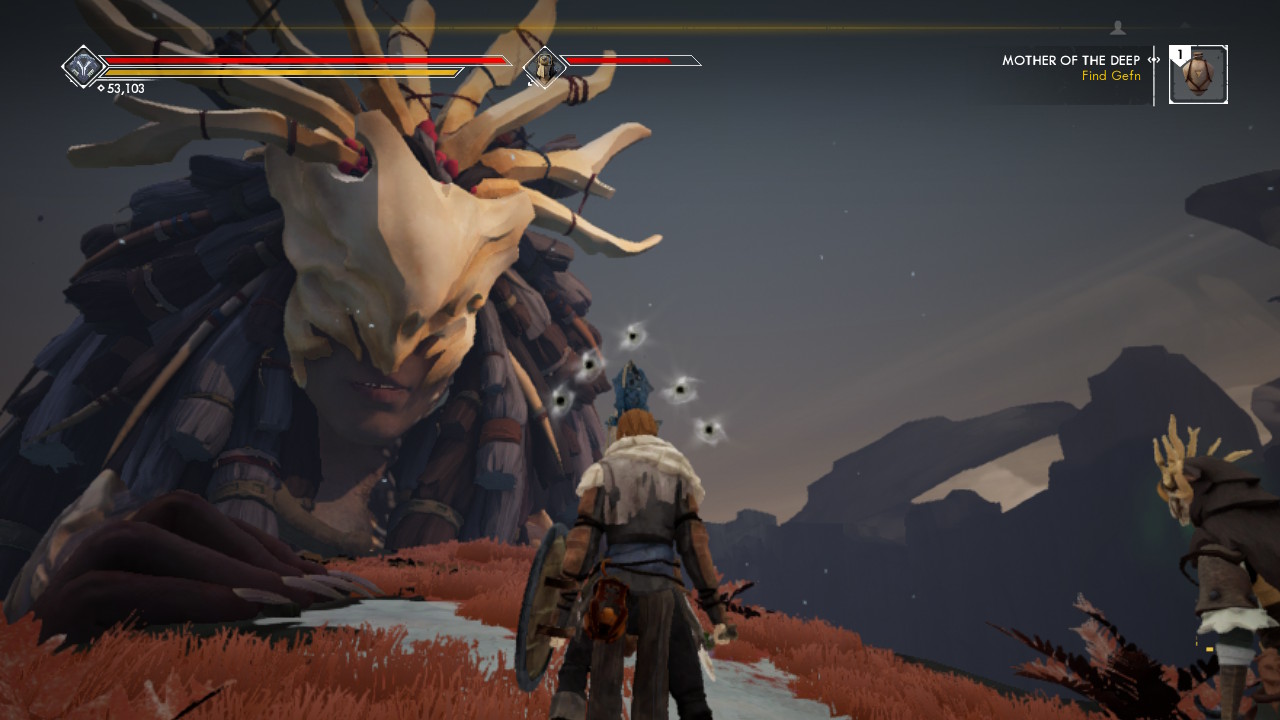
Task: Select the gourd flask item slot
Action: [x=1198, y=75]
